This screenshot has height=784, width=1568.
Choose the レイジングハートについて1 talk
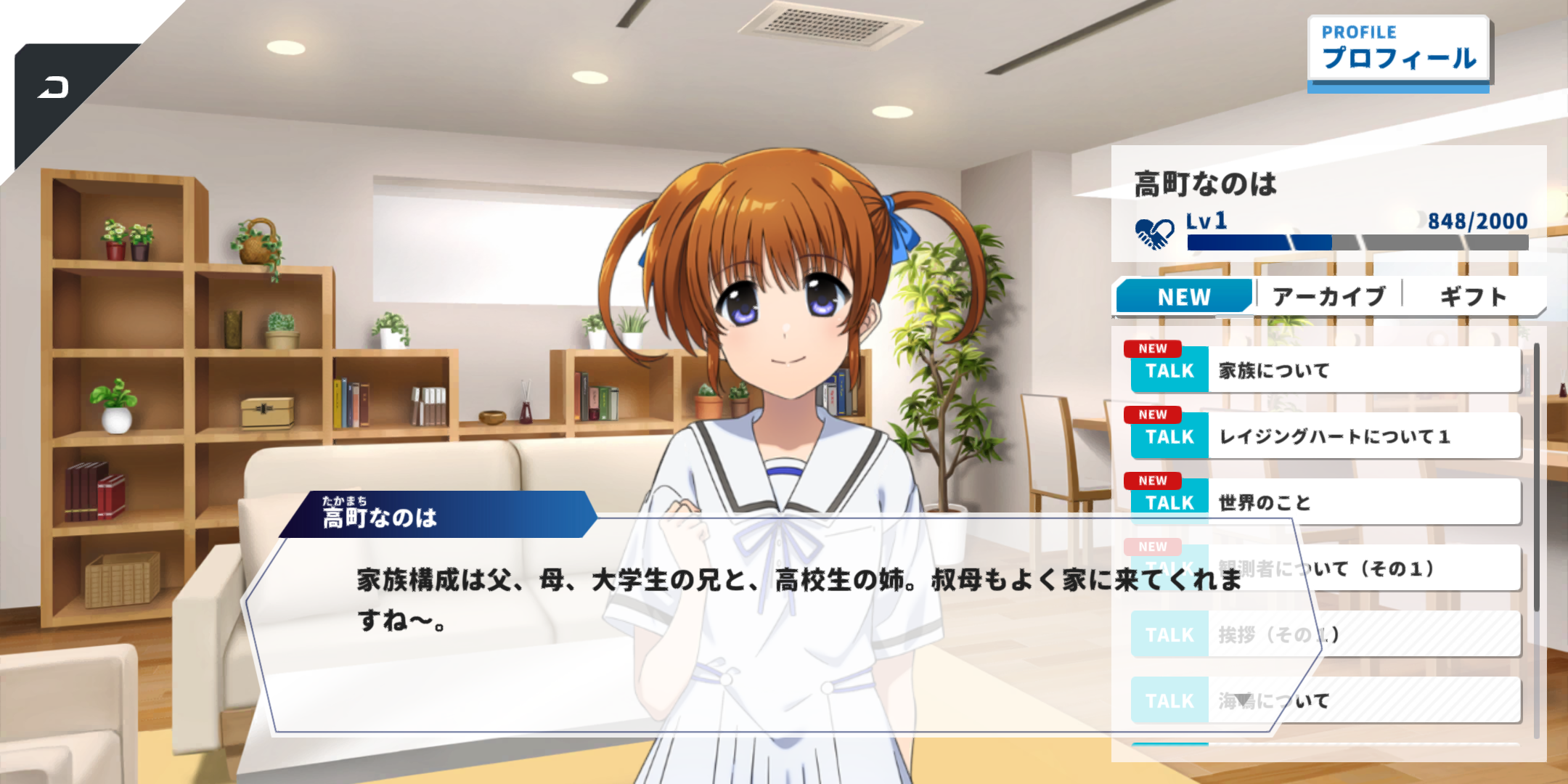[1325, 436]
